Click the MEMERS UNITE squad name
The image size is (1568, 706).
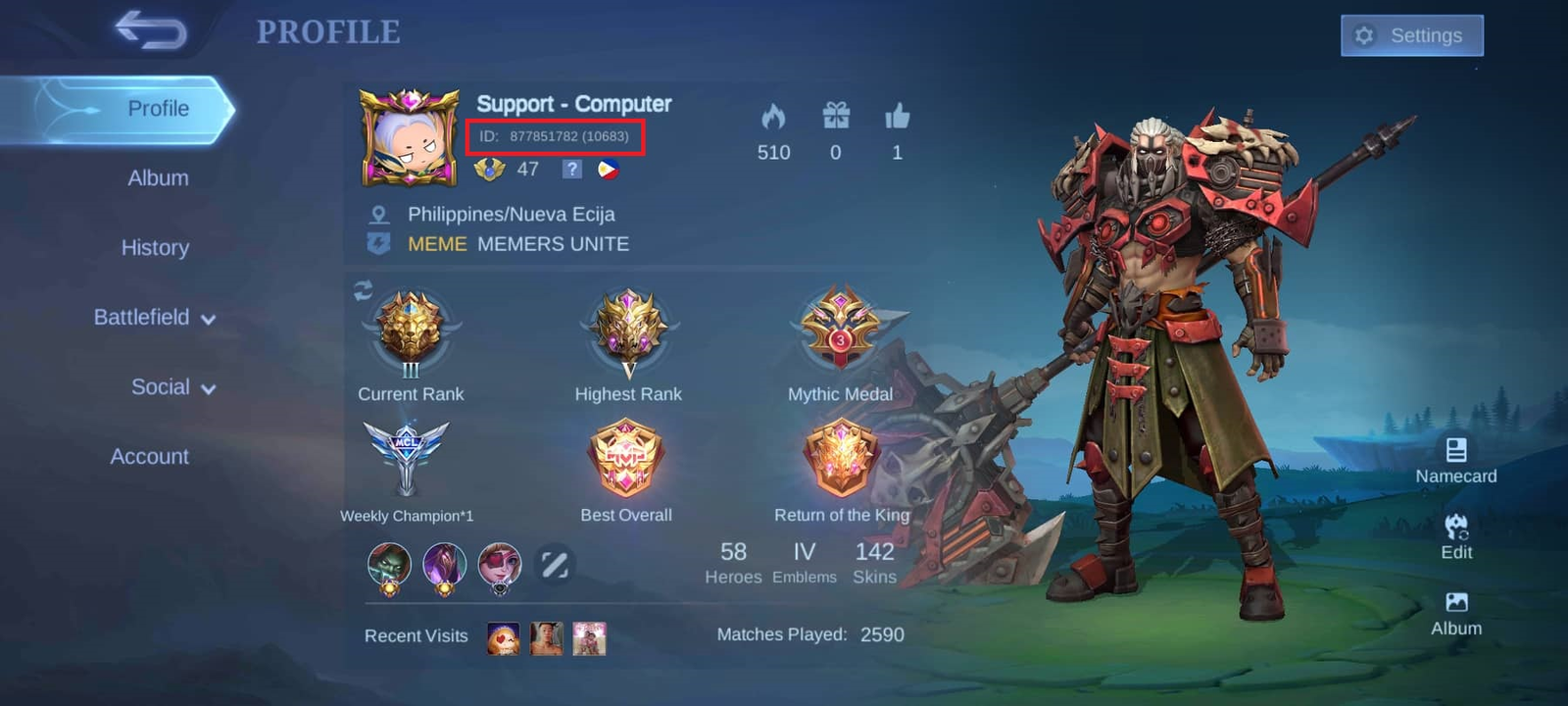[554, 244]
